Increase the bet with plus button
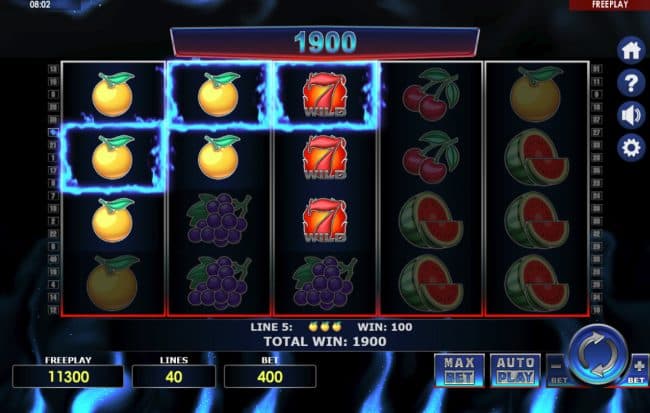Image resolution: width=650 pixels, height=413 pixels. [638, 366]
